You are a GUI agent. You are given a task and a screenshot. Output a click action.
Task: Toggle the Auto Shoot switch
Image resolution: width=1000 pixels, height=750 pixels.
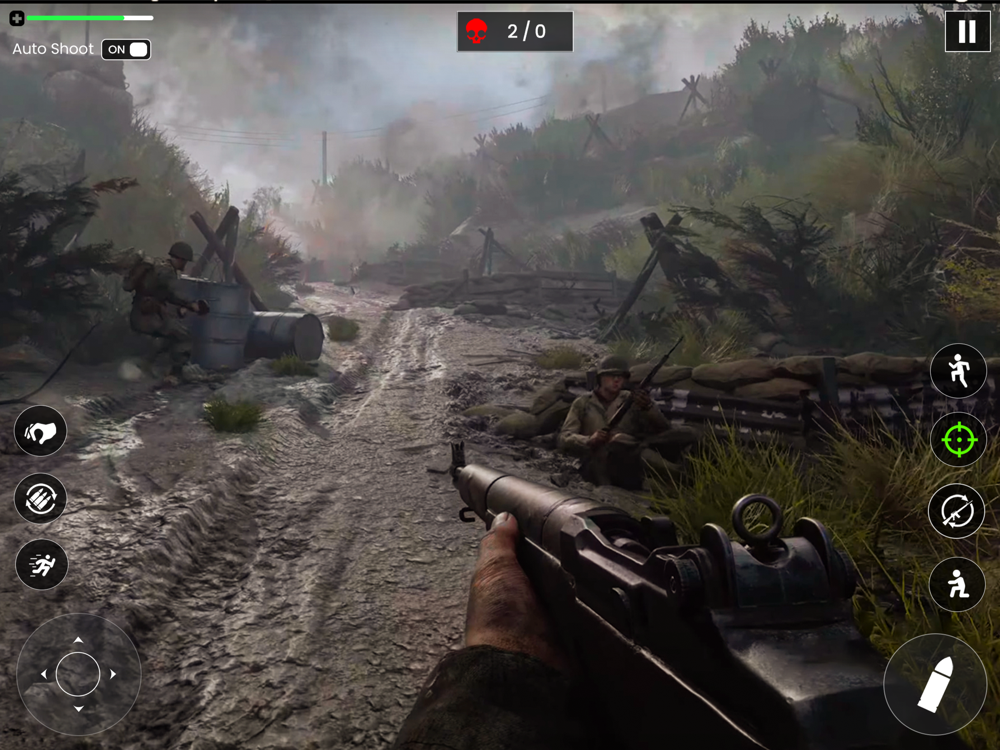pyautogui.click(x=127, y=49)
